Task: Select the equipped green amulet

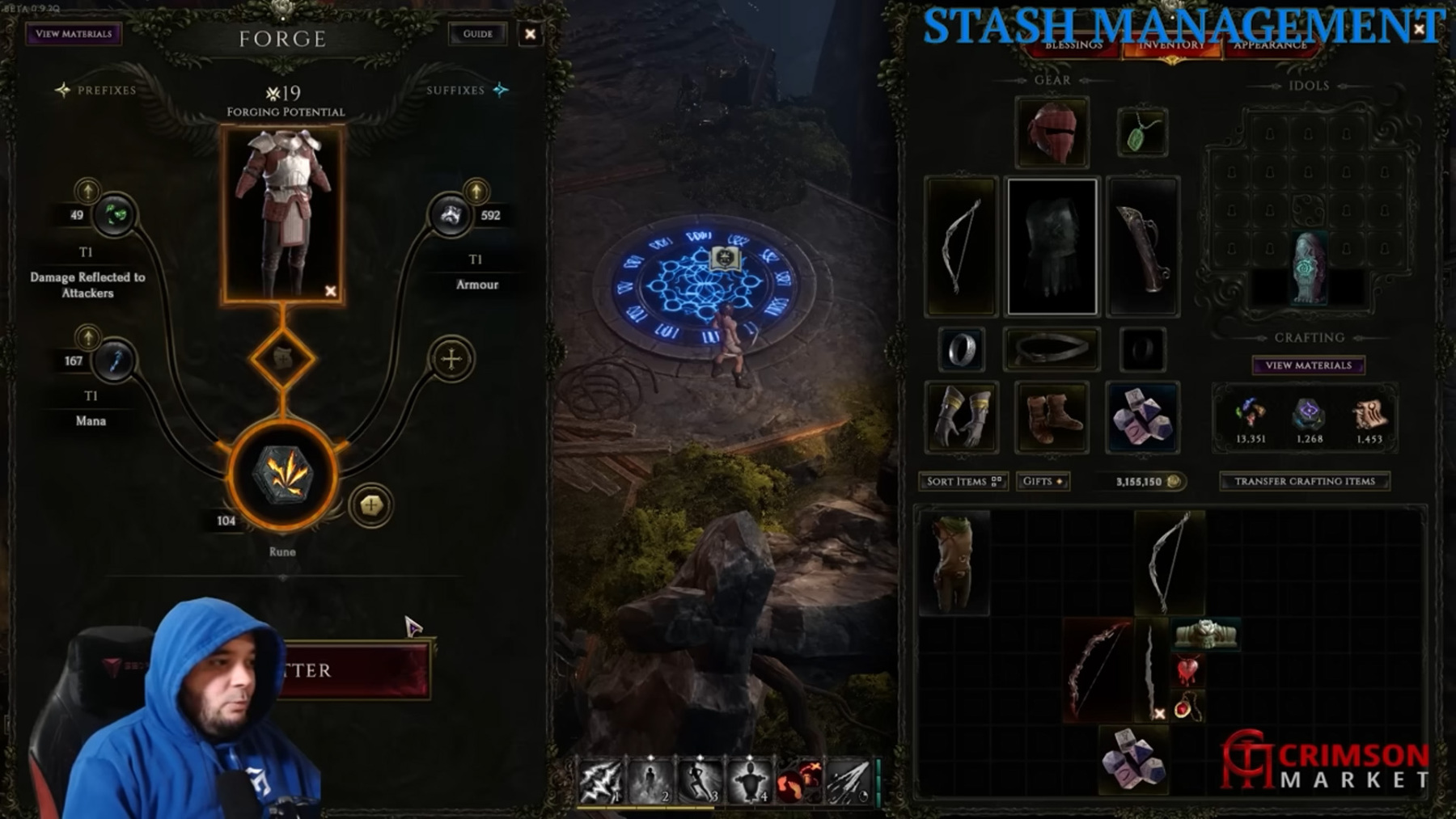Action: (x=1141, y=133)
